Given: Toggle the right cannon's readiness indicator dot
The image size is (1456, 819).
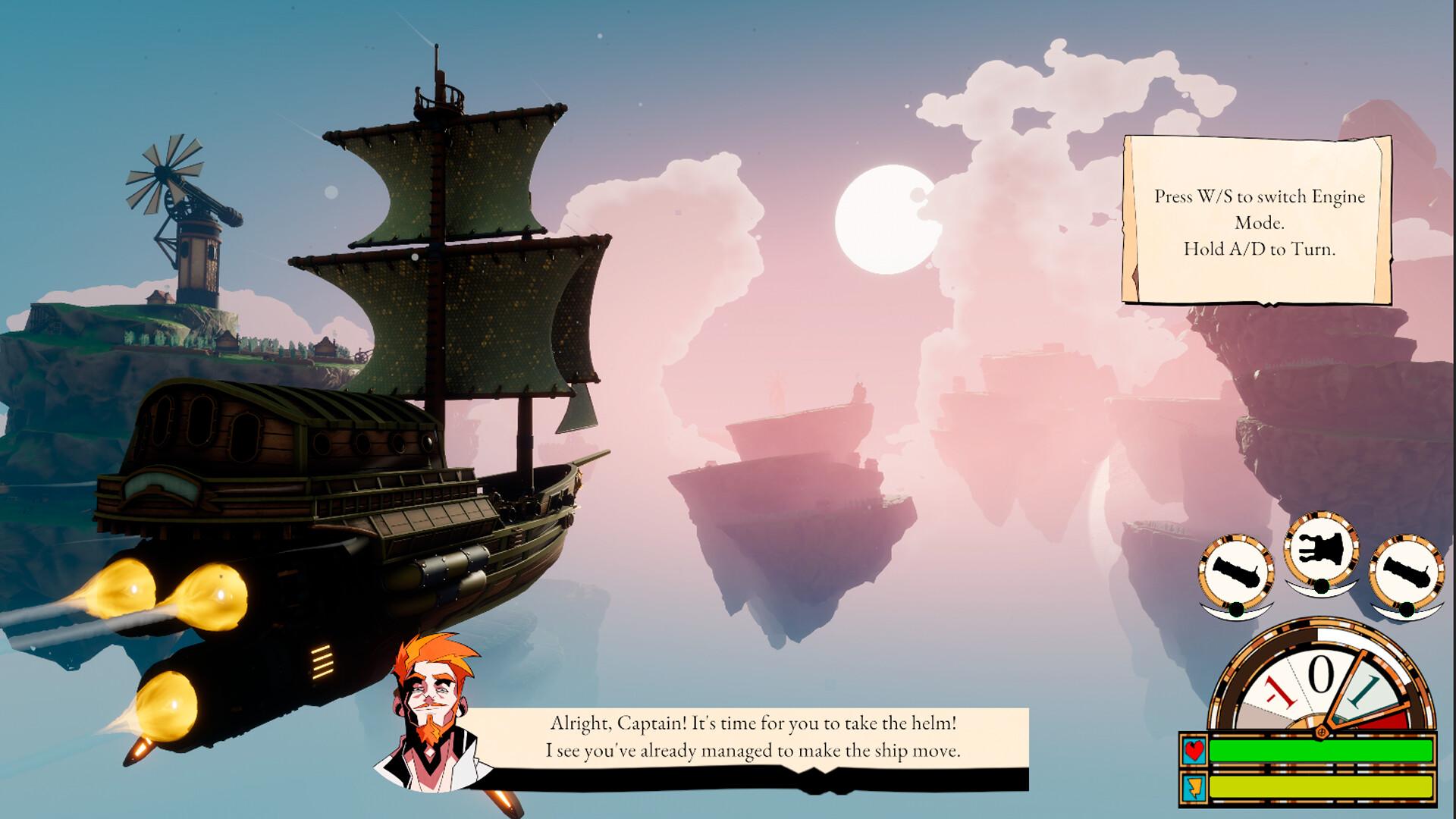Looking at the screenshot, I should [1406, 610].
